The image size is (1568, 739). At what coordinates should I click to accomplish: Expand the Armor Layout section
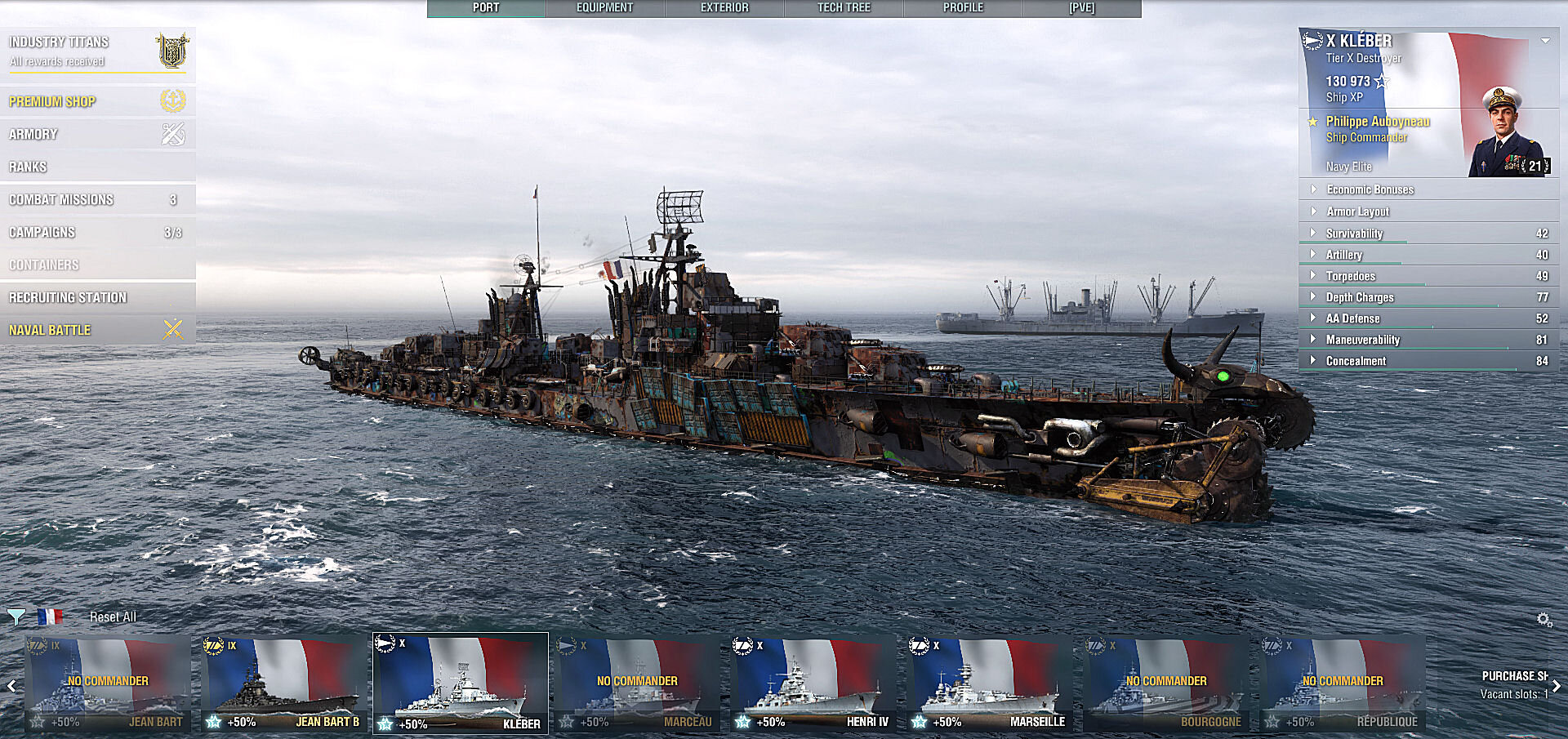[x=1357, y=211]
